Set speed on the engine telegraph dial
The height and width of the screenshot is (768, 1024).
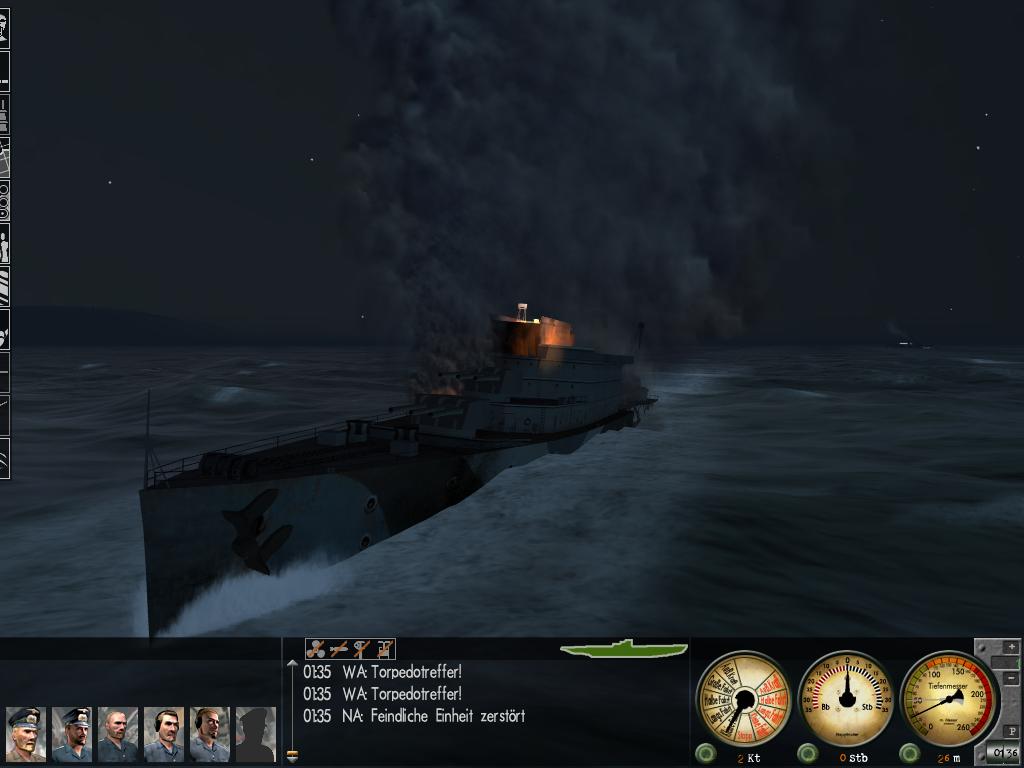point(743,698)
